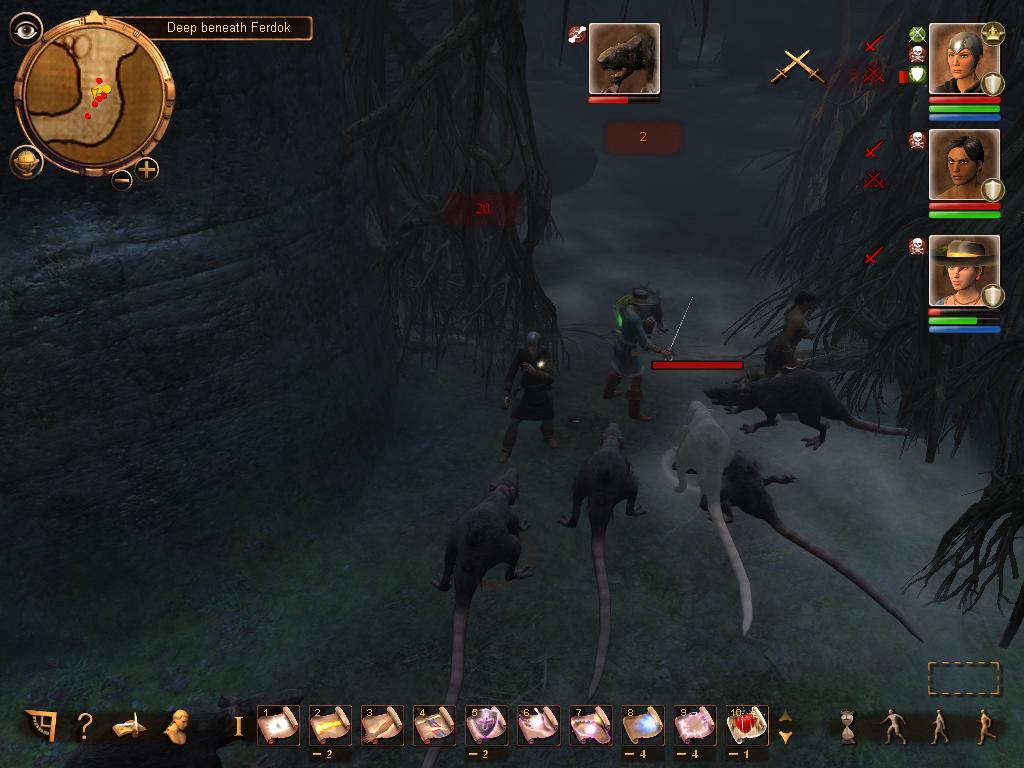Toggle the eye icon beside the minimap

pyautogui.click(x=25, y=29)
